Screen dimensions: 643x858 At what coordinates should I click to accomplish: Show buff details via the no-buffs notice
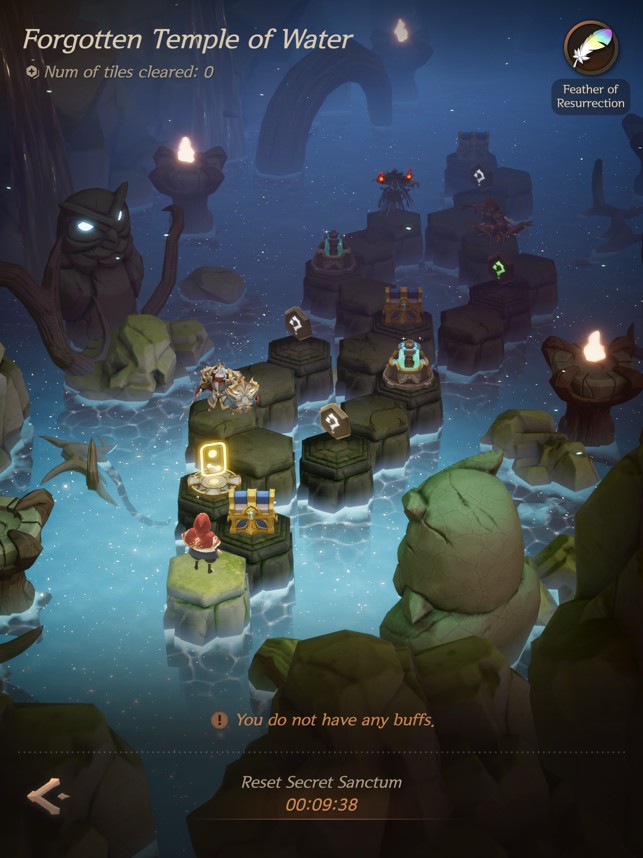pos(322,720)
